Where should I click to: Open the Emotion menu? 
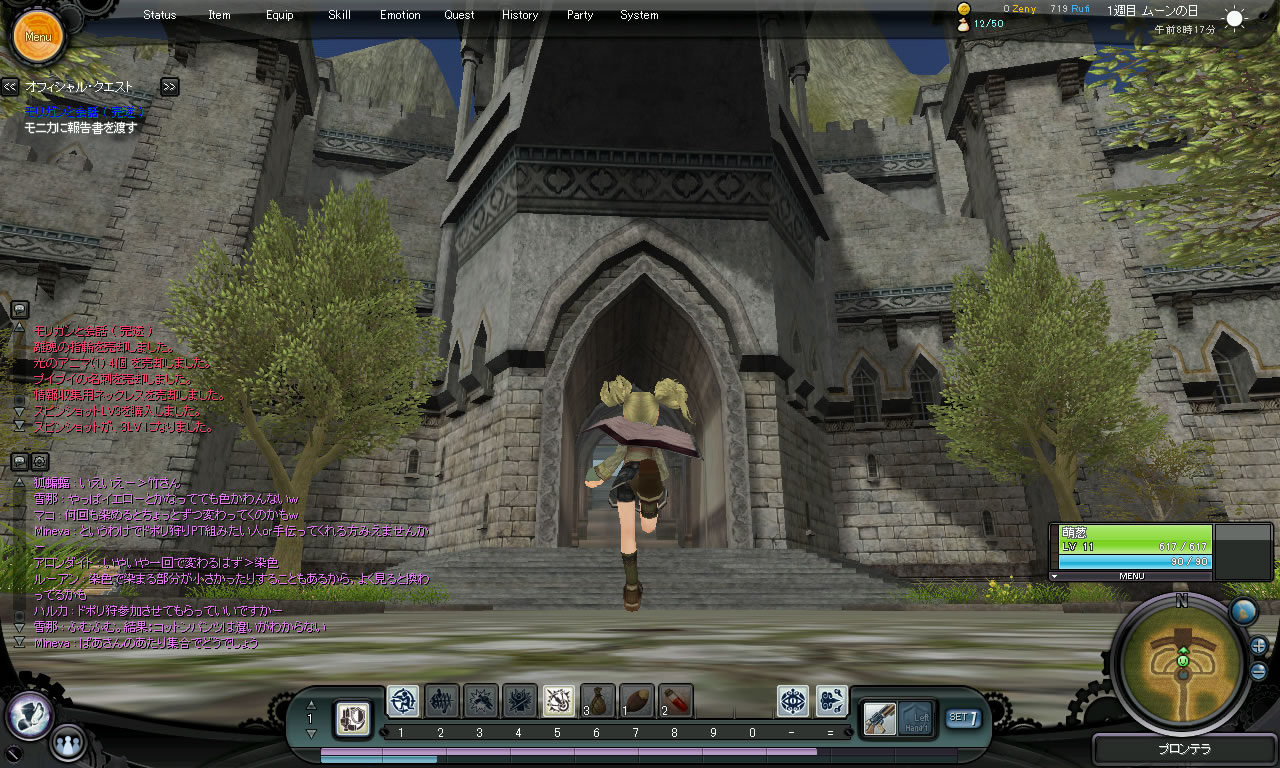click(400, 15)
